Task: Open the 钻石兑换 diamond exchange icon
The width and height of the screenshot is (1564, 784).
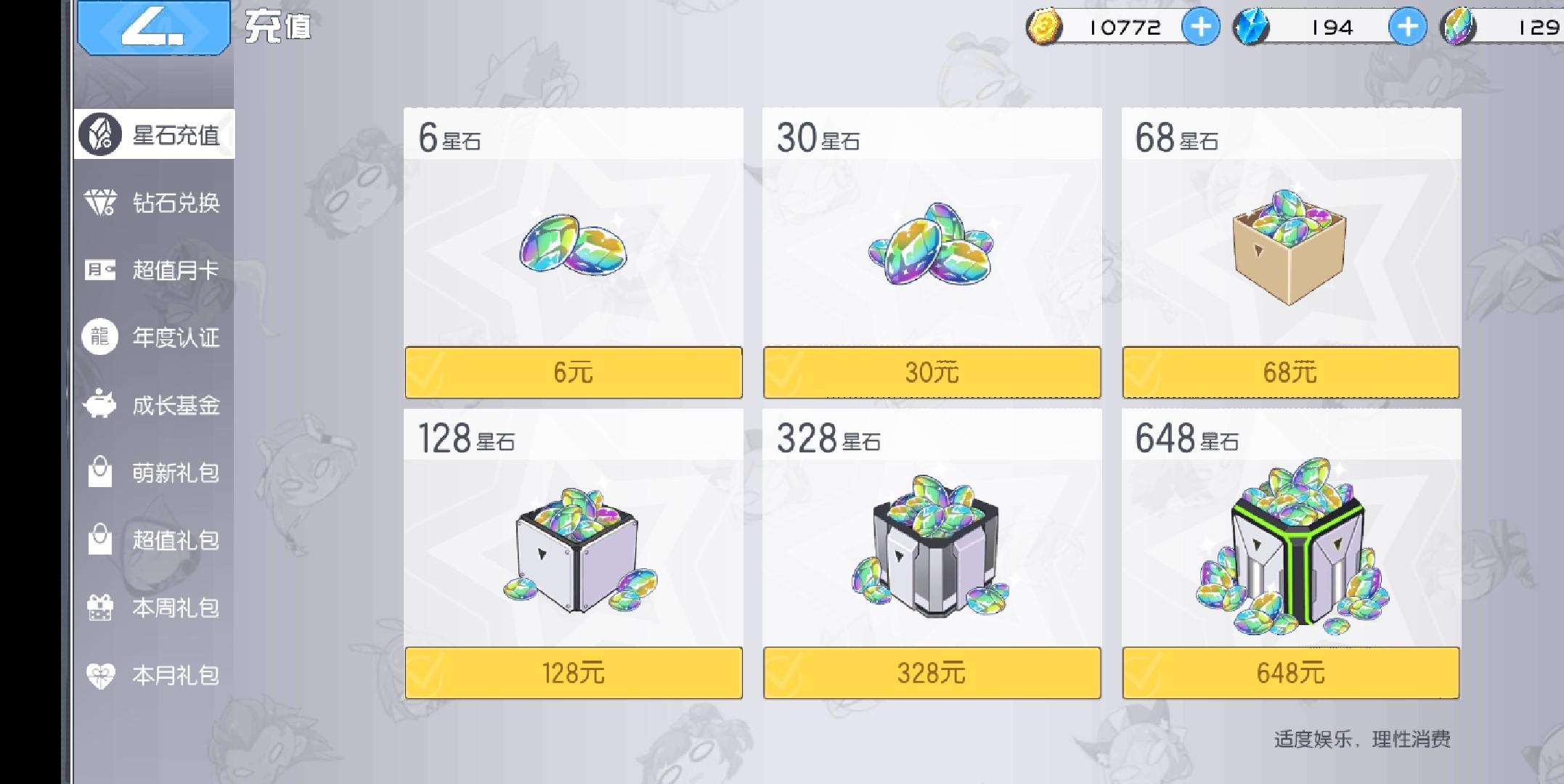Action: pos(99,203)
